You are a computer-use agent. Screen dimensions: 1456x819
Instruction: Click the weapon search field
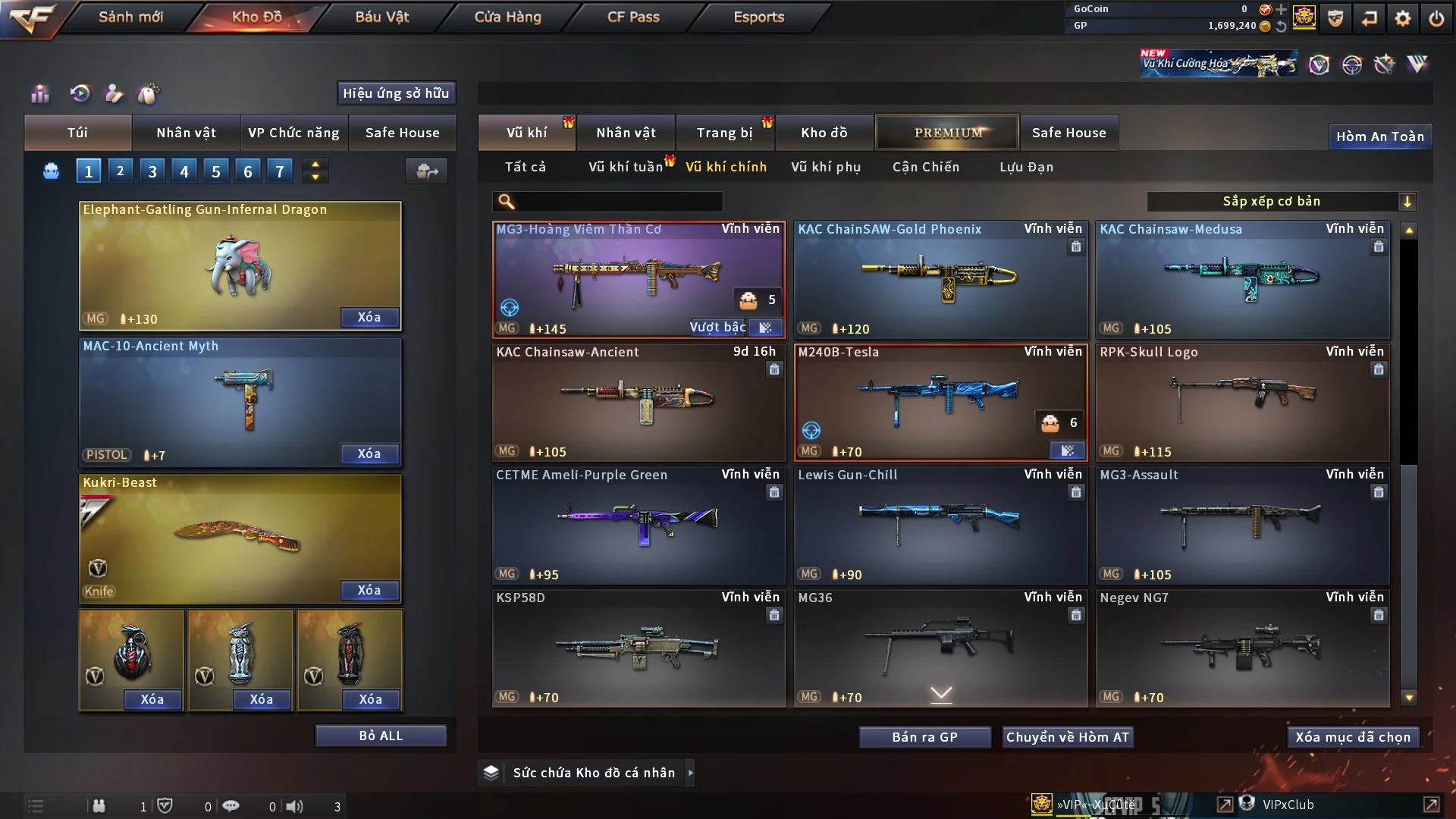[x=618, y=202]
